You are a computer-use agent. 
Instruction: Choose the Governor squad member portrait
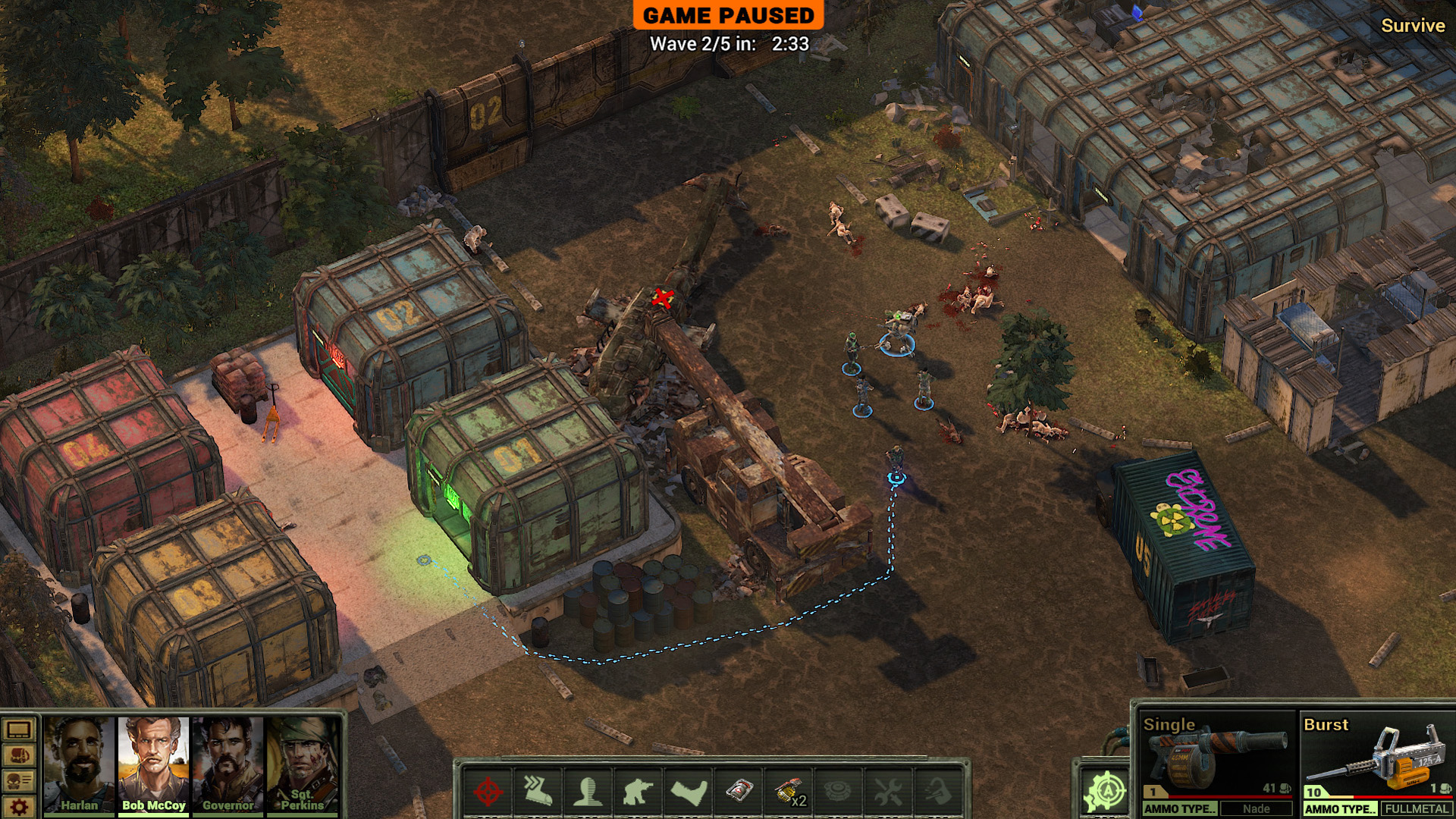(x=227, y=763)
